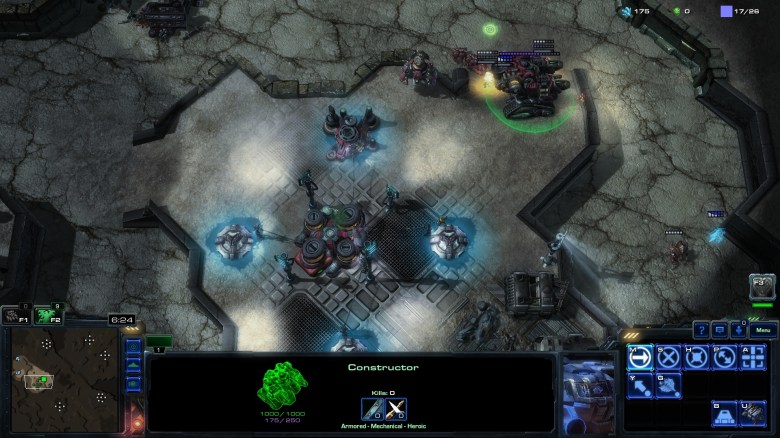The width and height of the screenshot is (780, 438).
Task: Select the Move command arrow
Action: [x=639, y=357]
